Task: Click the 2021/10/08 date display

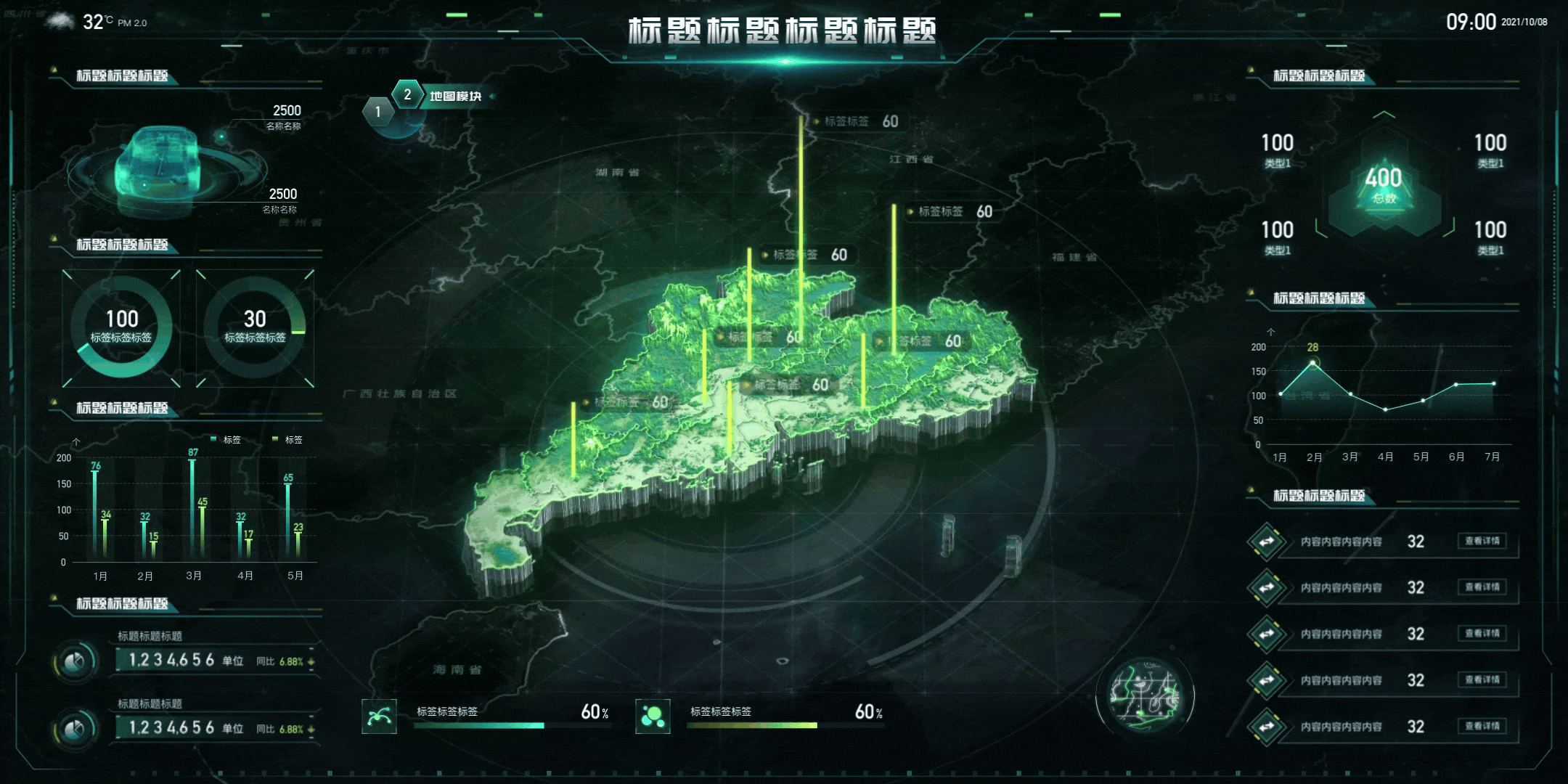Action: [x=1524, y=22]
